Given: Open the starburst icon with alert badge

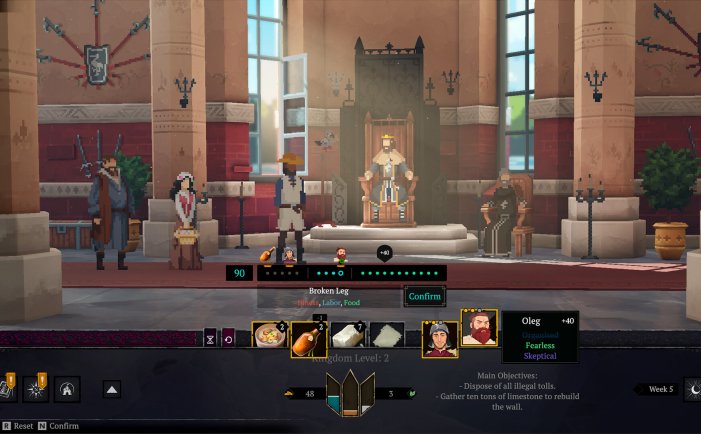Looking at the screenshot, I should pos(34,389).
